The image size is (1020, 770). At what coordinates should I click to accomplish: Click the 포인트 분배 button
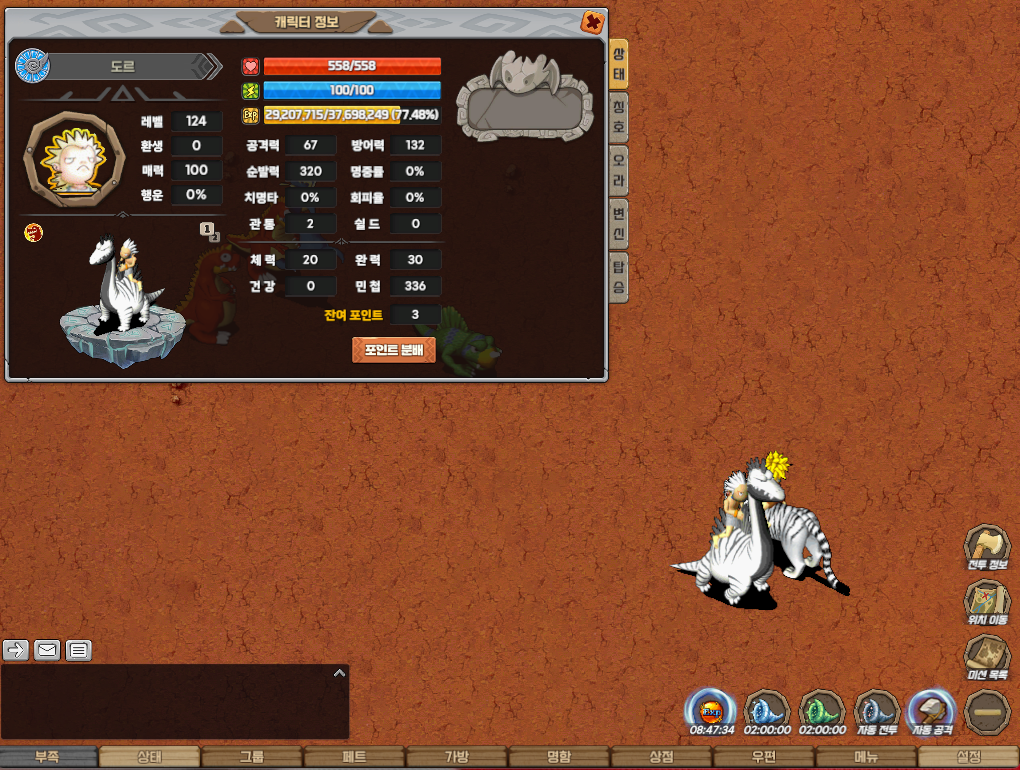(394, 350)
